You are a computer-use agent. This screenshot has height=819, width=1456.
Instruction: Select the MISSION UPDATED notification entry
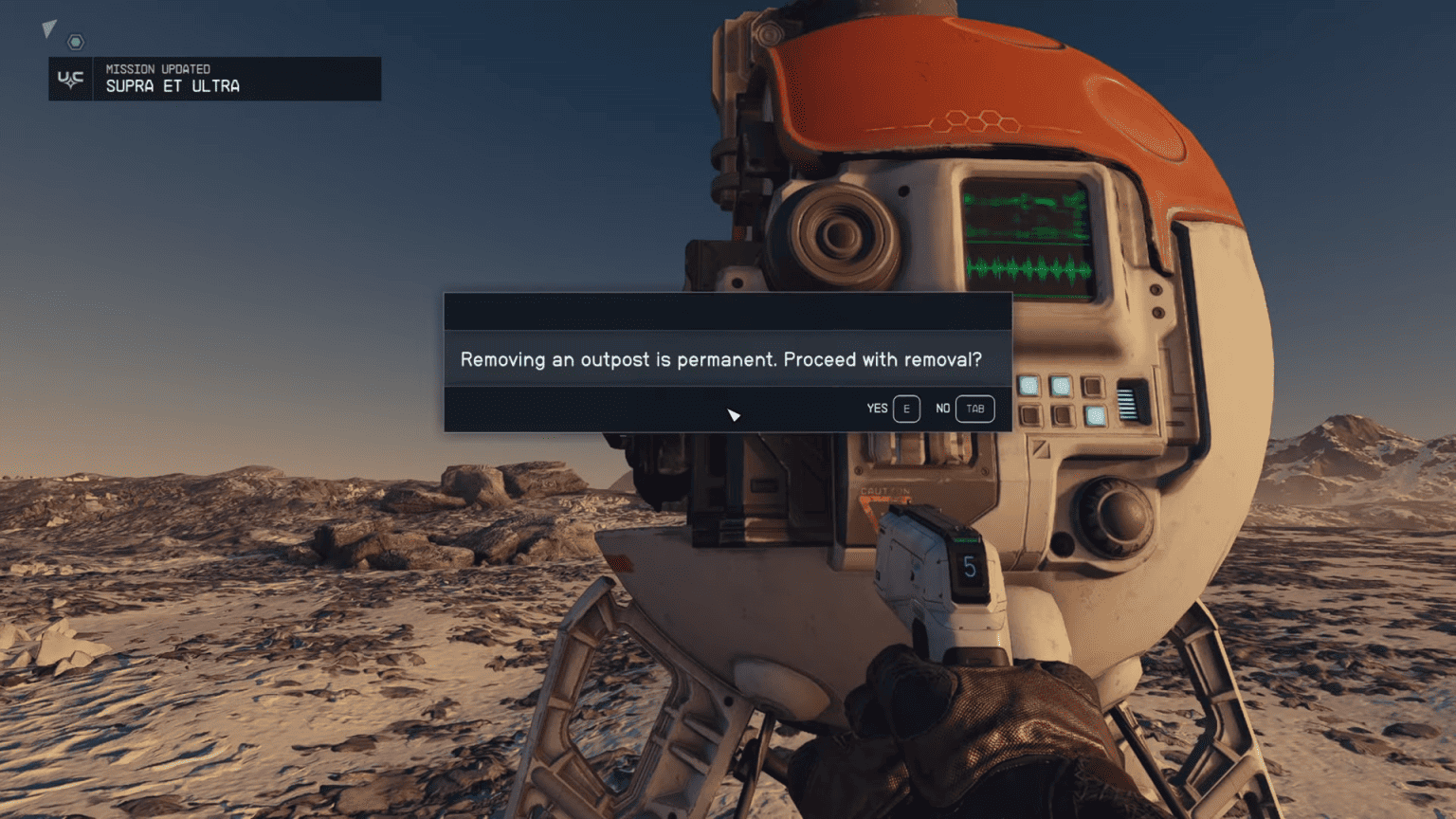click(x=157, y=68)
